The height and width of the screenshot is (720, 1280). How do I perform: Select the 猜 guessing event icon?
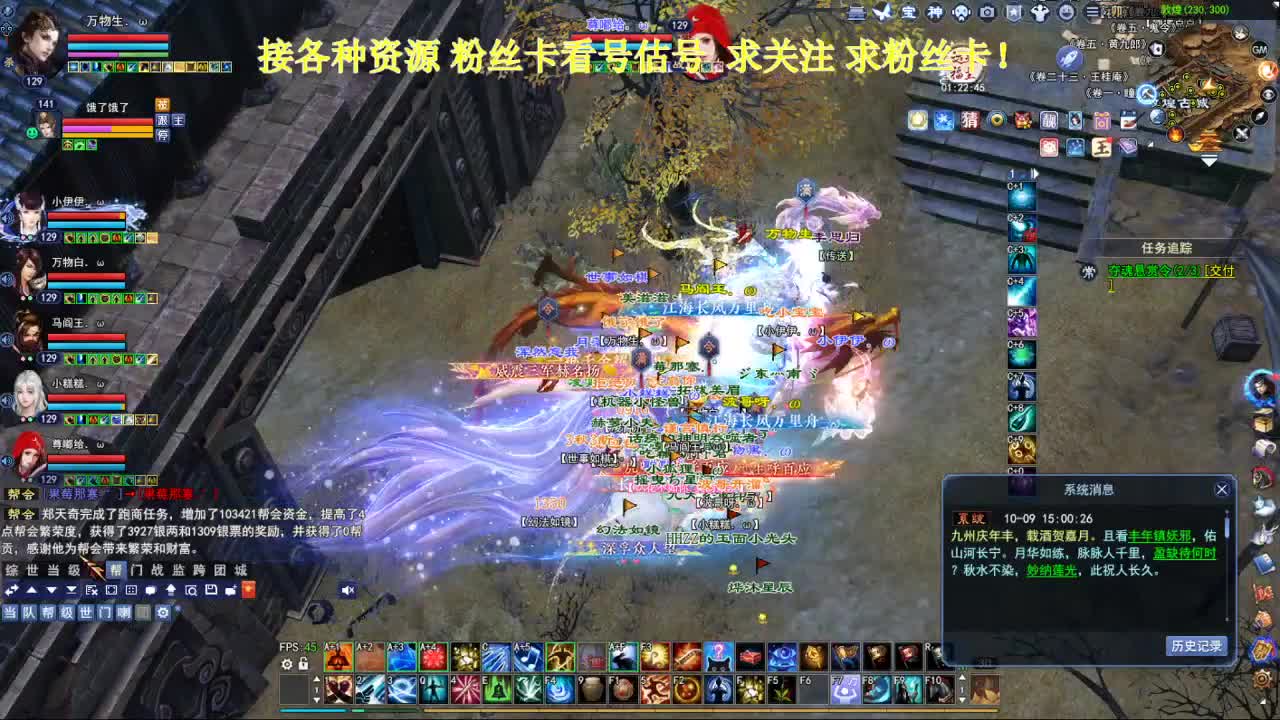(970, 122)
